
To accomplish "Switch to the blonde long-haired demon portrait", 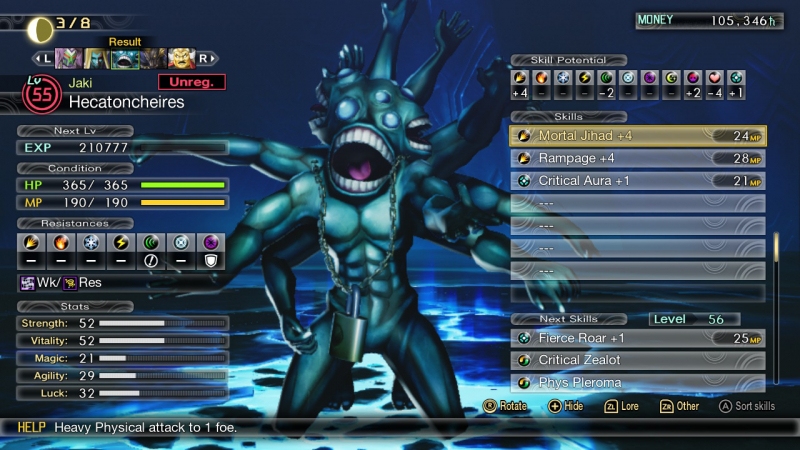I will pos(97,58).
